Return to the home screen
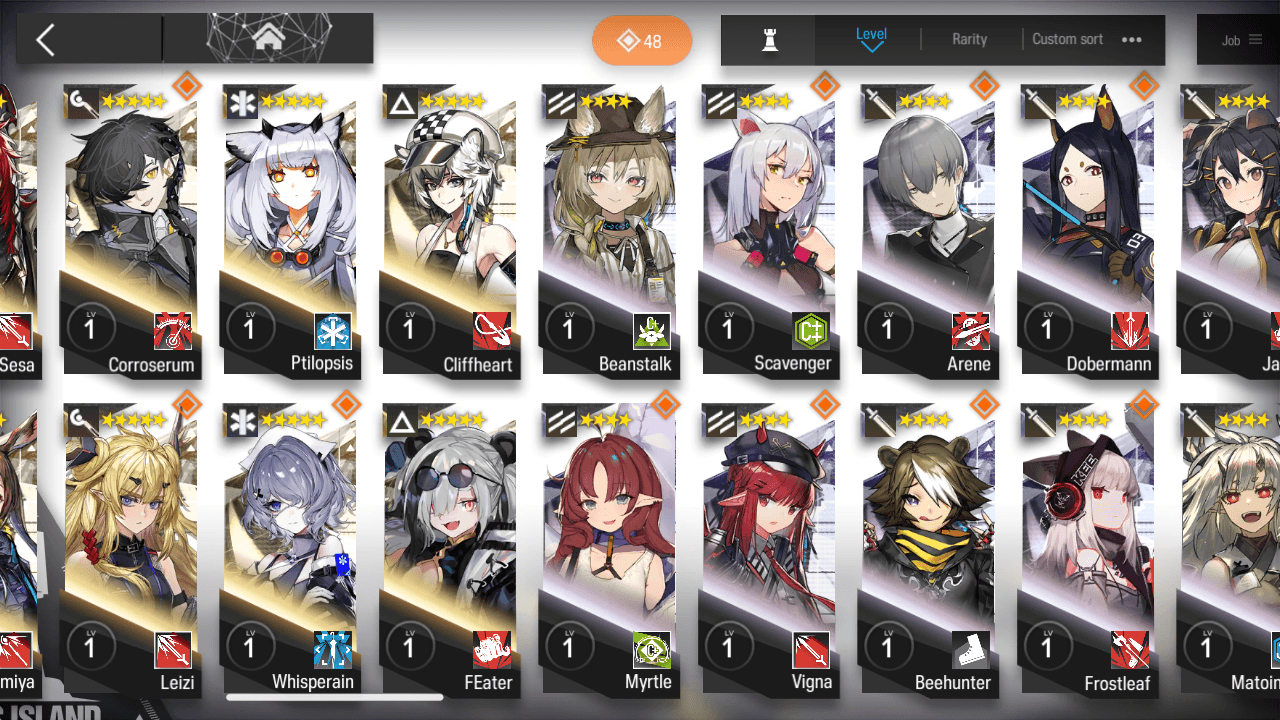 (267, 39)
